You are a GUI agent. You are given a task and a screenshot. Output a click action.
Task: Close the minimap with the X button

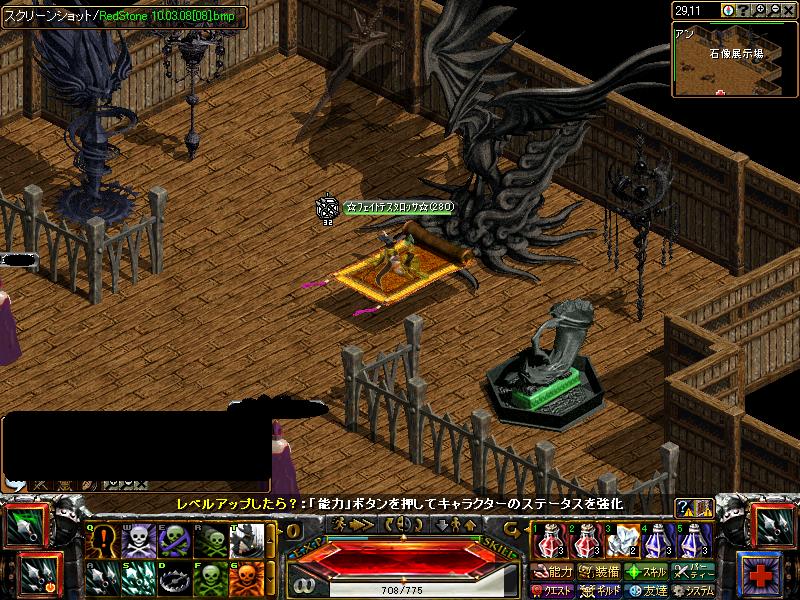[x=789, y=10]
